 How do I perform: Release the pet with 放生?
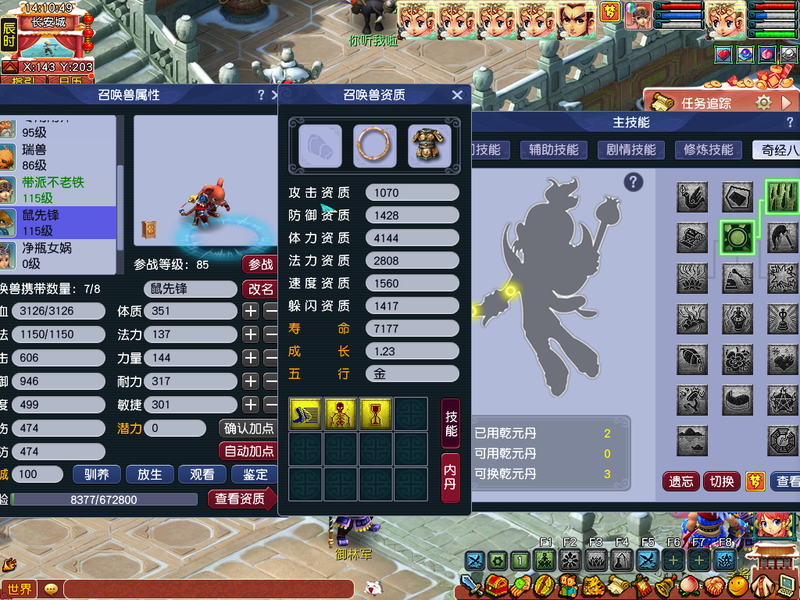[149, 474]
